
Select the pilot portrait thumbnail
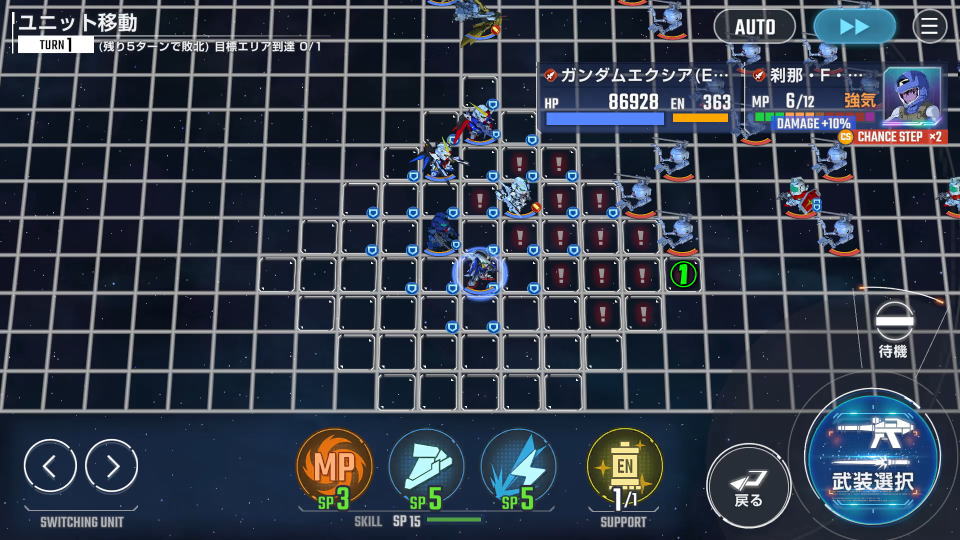(x=912, y=96)
